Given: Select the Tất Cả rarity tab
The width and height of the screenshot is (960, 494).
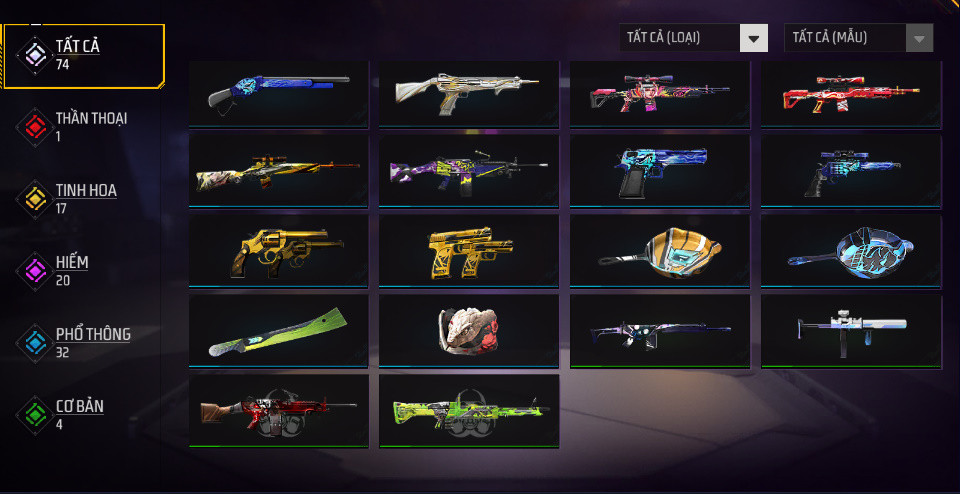Looking at the screenshot, I should [84, 54].
